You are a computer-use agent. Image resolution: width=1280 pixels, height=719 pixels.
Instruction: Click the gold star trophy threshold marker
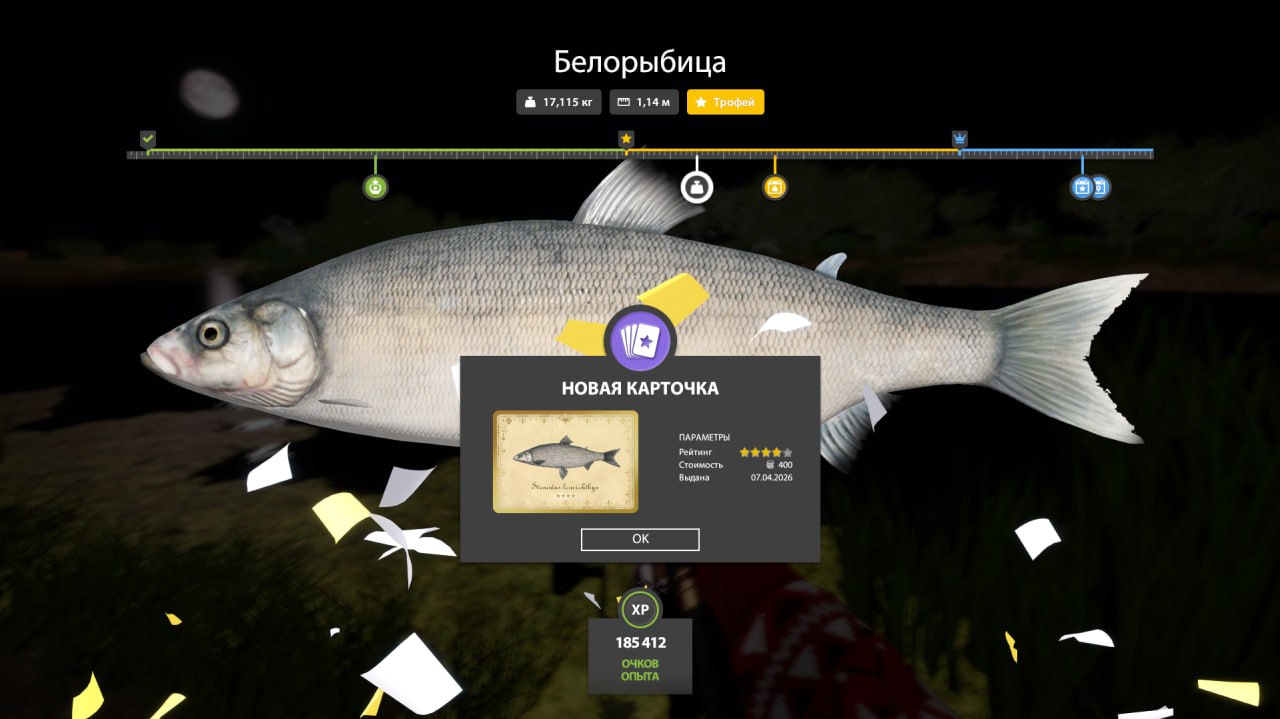tap(626, 139)
